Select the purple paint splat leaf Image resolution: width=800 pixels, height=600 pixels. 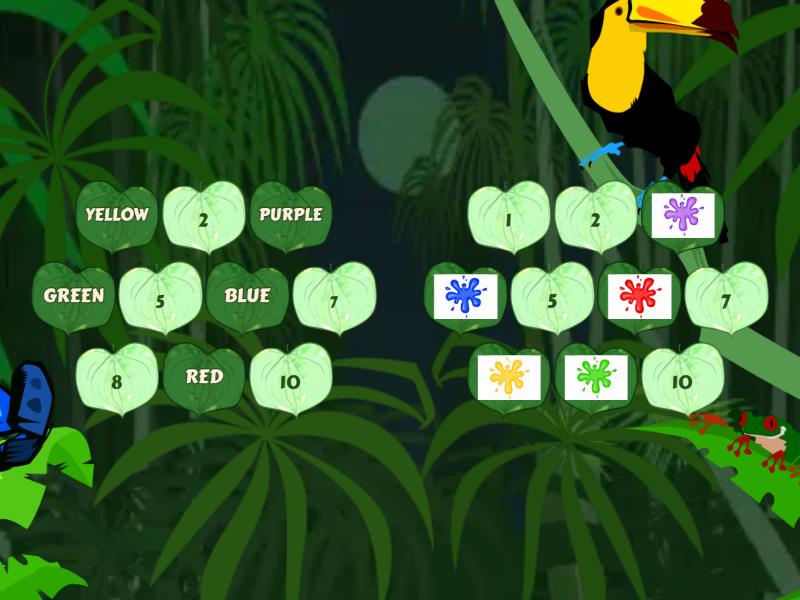click(681, 216)
